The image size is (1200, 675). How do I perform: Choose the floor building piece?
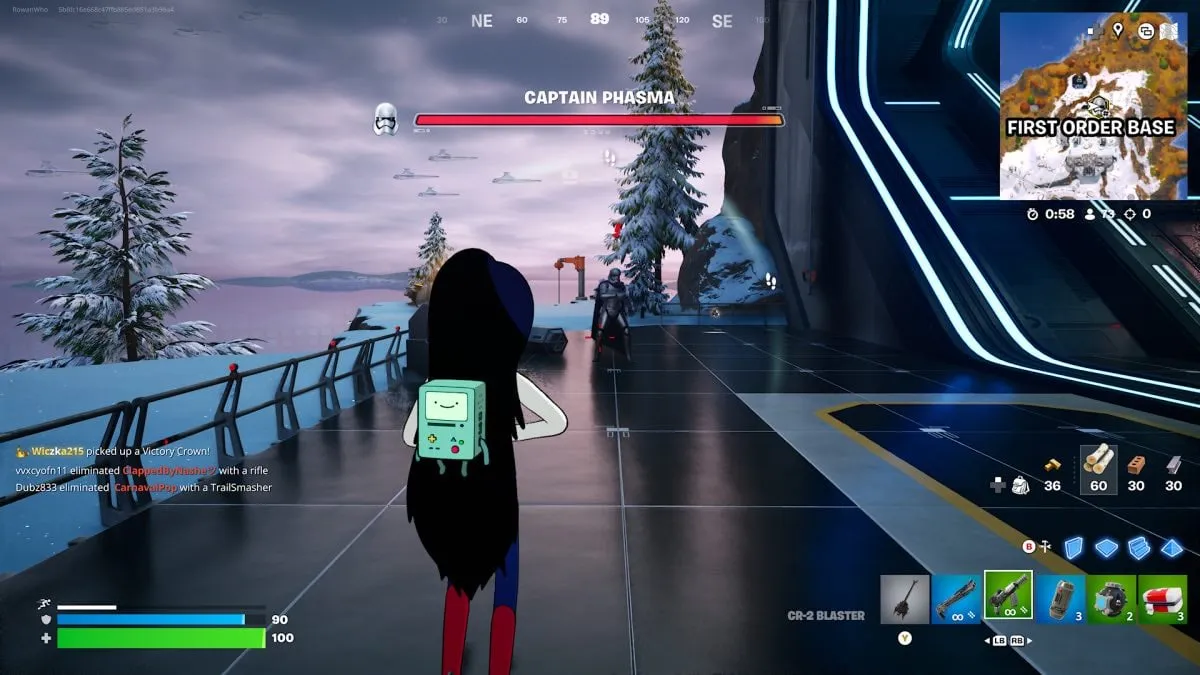pos(1106,548)
